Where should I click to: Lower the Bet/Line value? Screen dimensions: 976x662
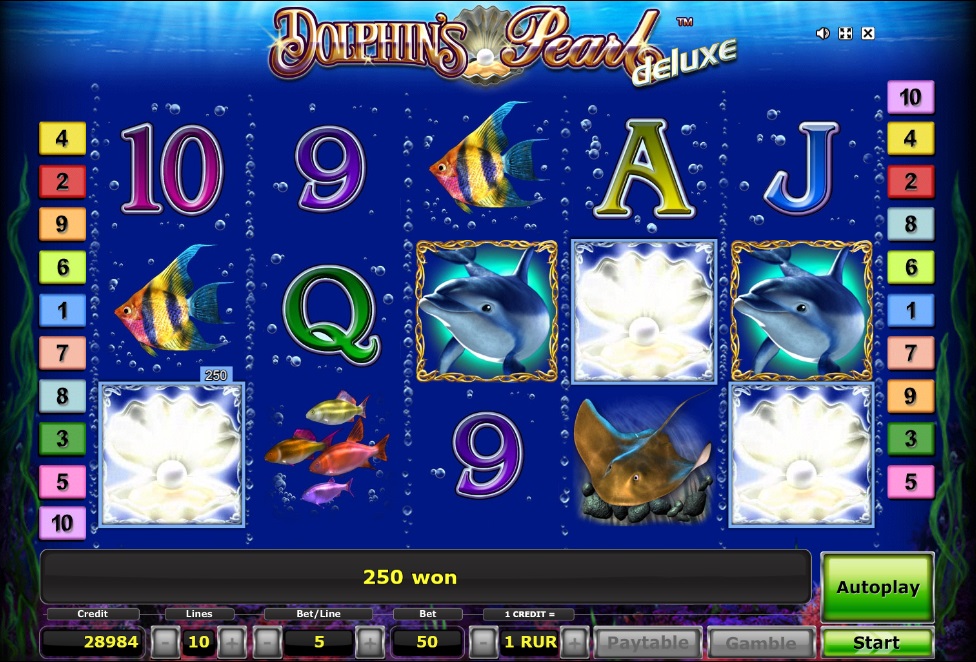coord(267,642)
